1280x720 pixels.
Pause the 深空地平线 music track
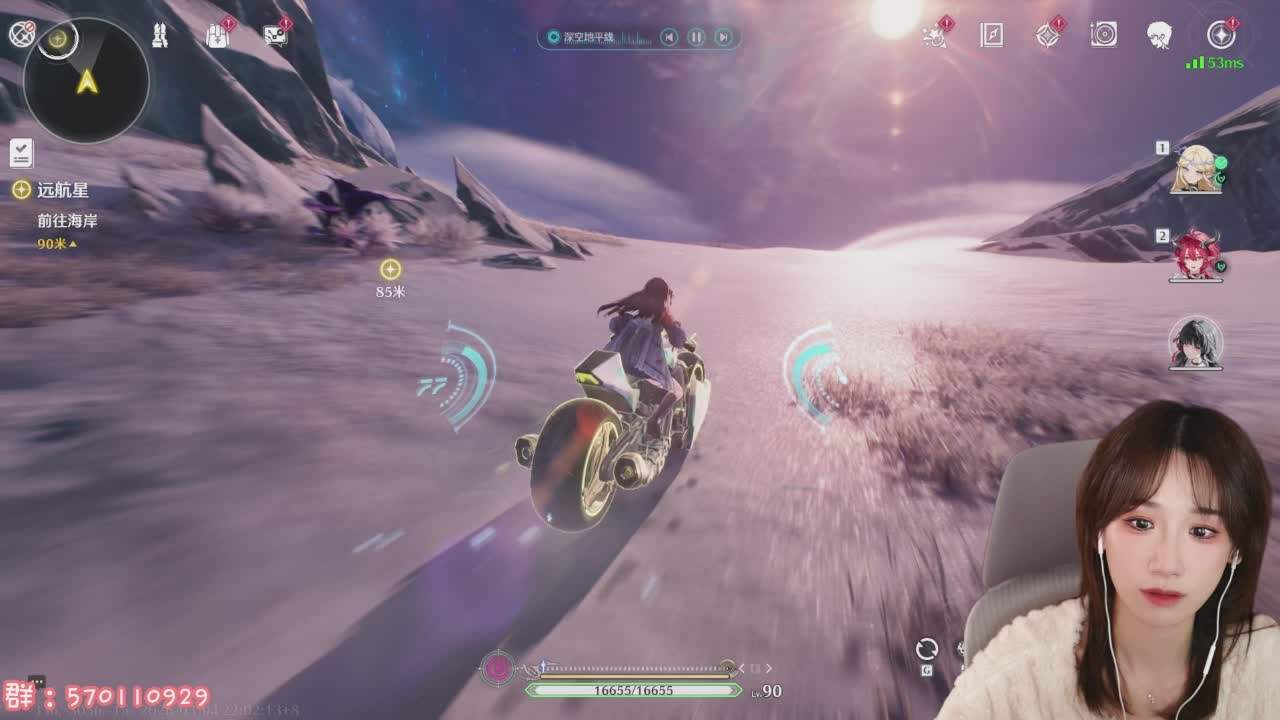tap(696, 38)
